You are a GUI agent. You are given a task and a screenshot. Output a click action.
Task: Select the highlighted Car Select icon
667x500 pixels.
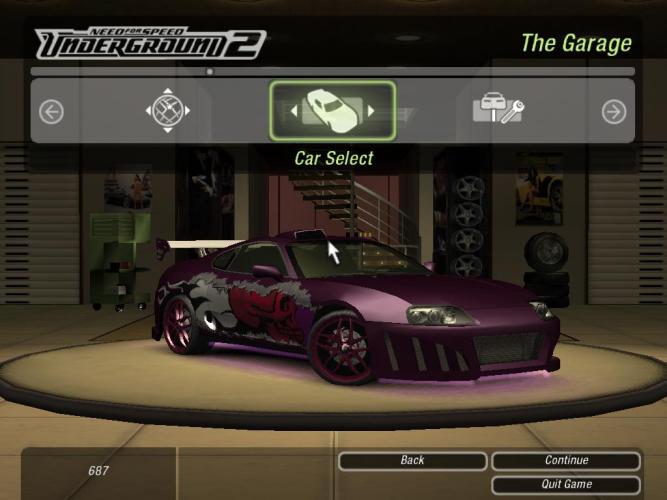click(x=332, y=110)
